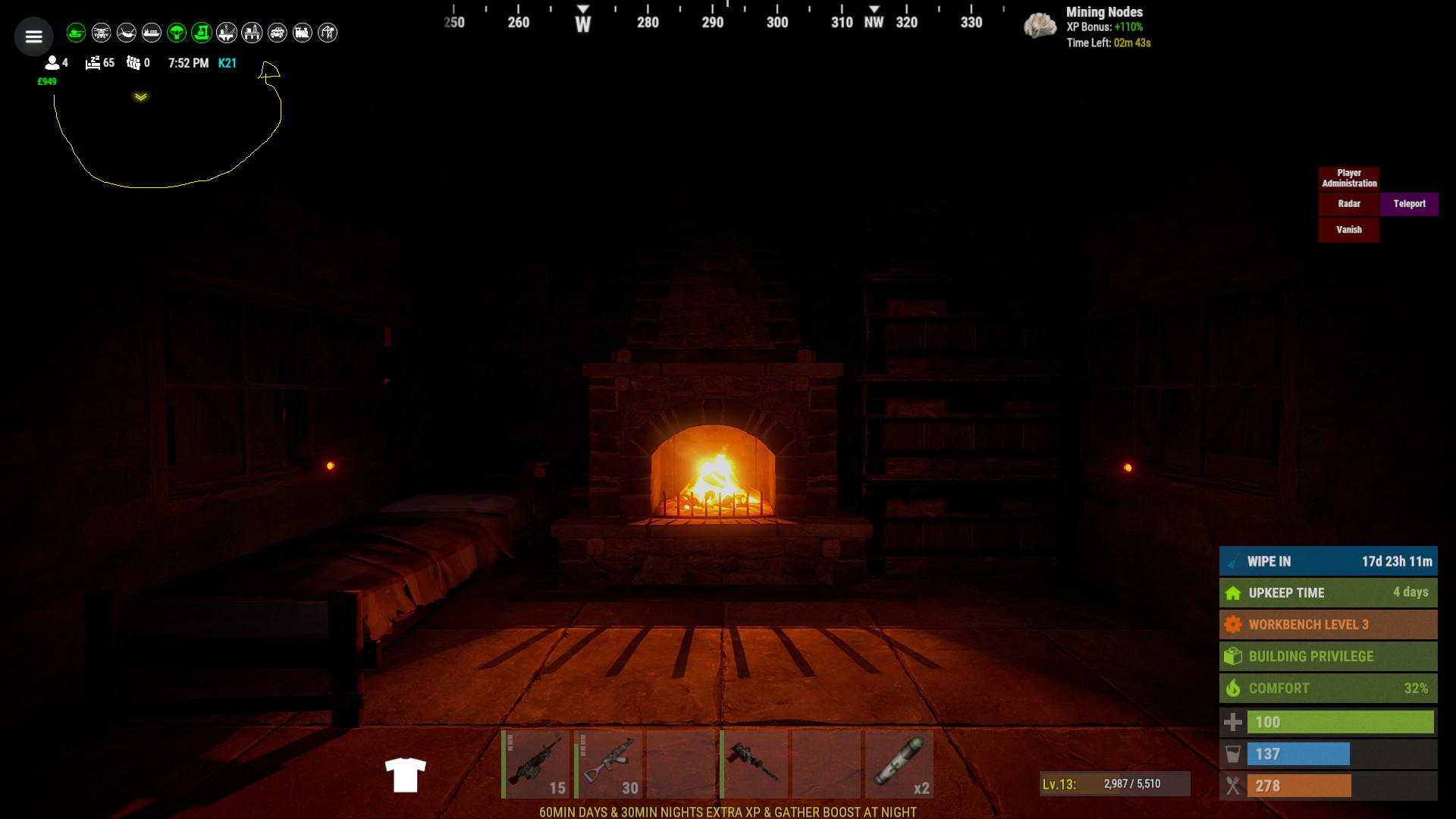
Task: Expand the yellow double-chevron arrow
Action: (141, 97)
